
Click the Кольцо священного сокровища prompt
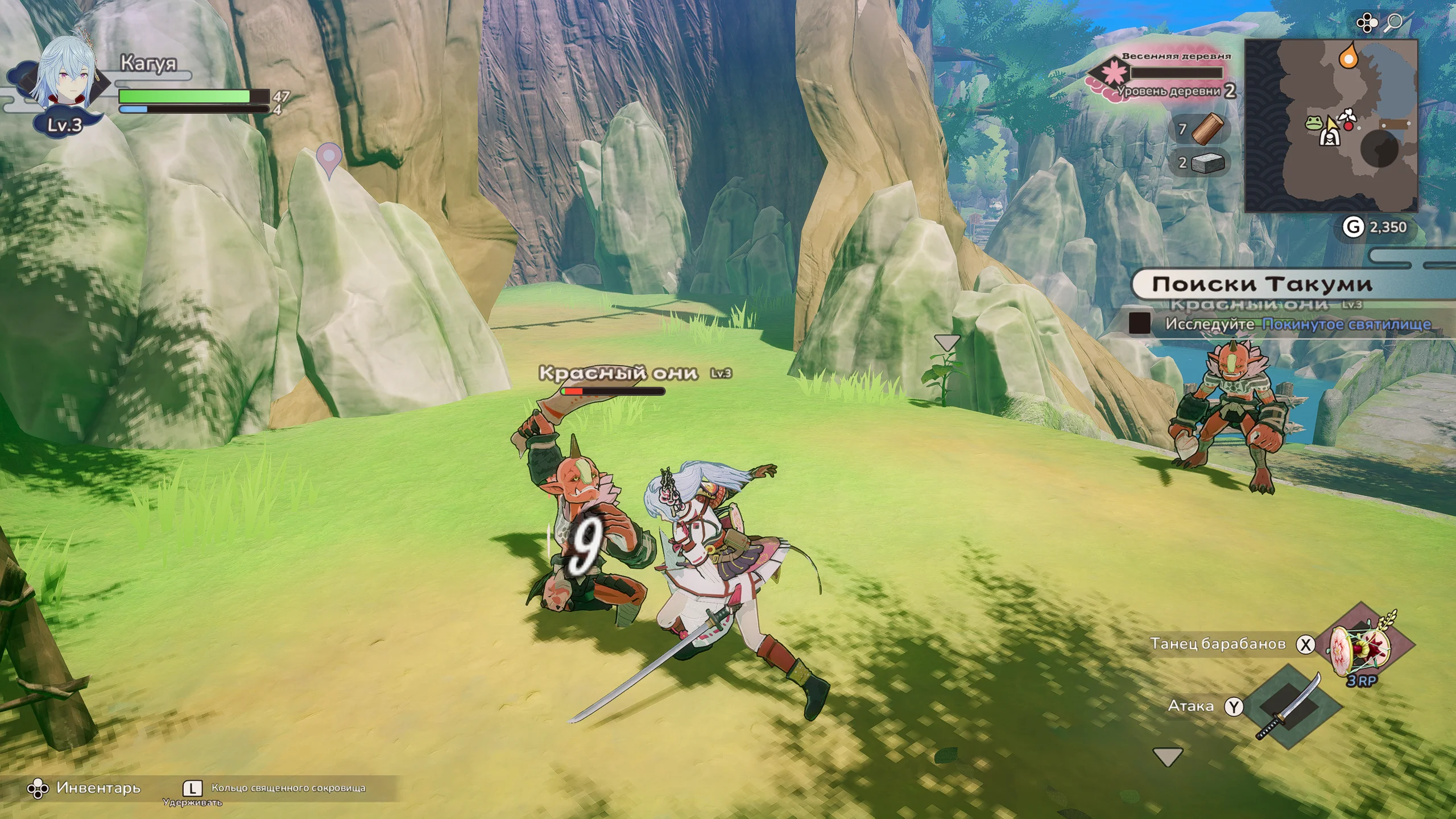[x=288, y=788]
